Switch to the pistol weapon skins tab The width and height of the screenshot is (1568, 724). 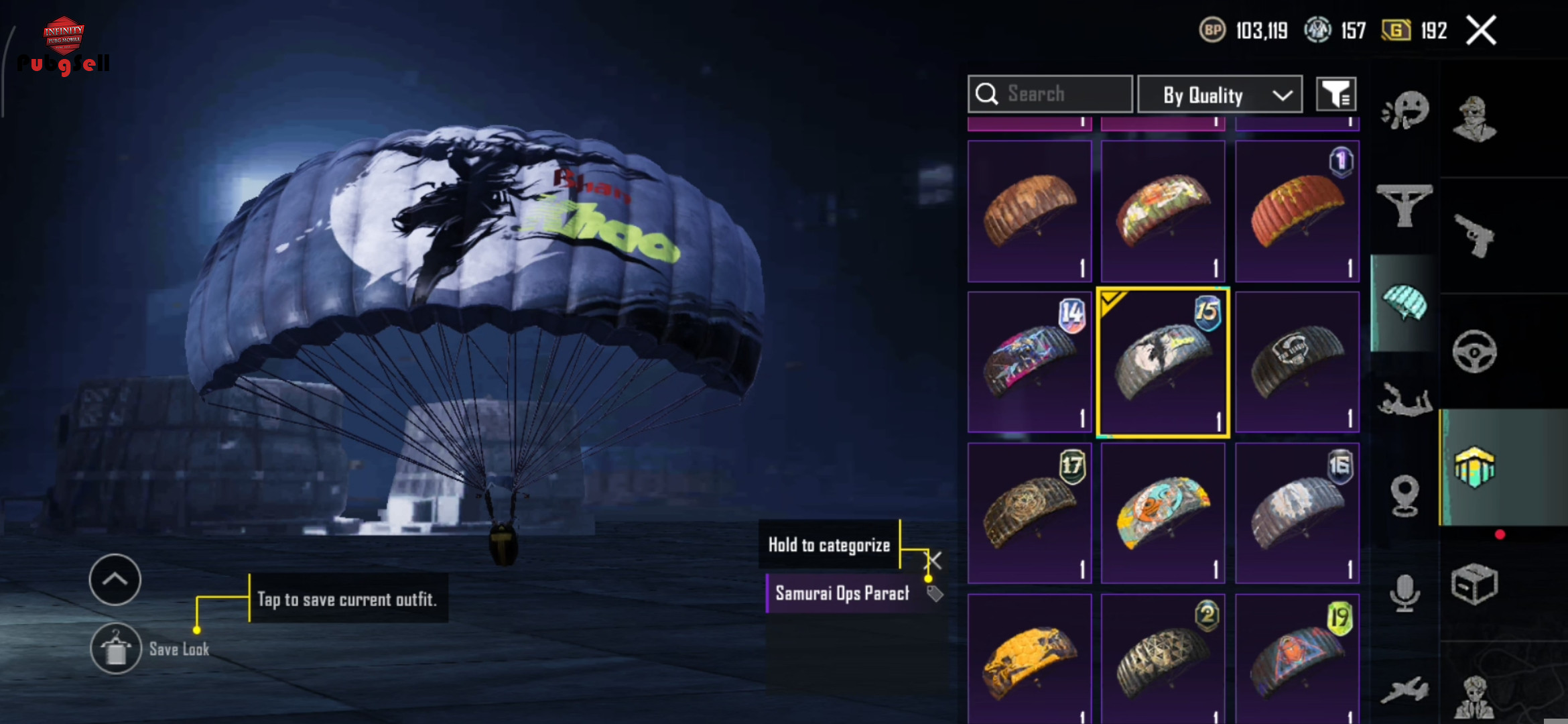[x=1474, y=235]
